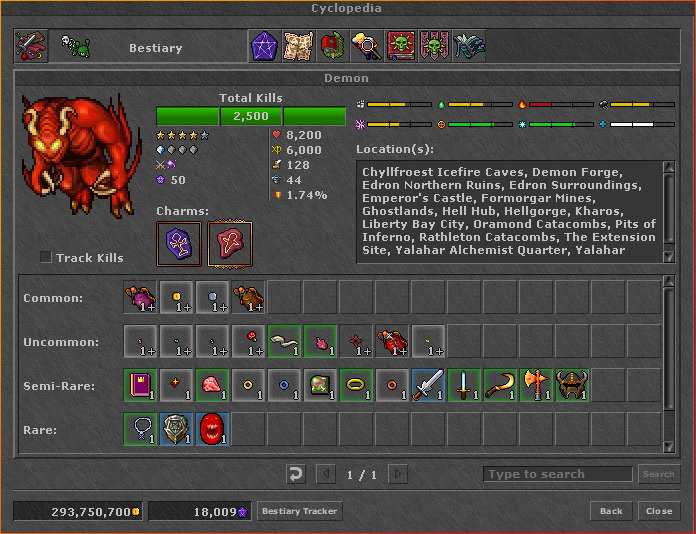
Task: Open the purple pentagram Charms tab
Action: click(x=264, y=46)
